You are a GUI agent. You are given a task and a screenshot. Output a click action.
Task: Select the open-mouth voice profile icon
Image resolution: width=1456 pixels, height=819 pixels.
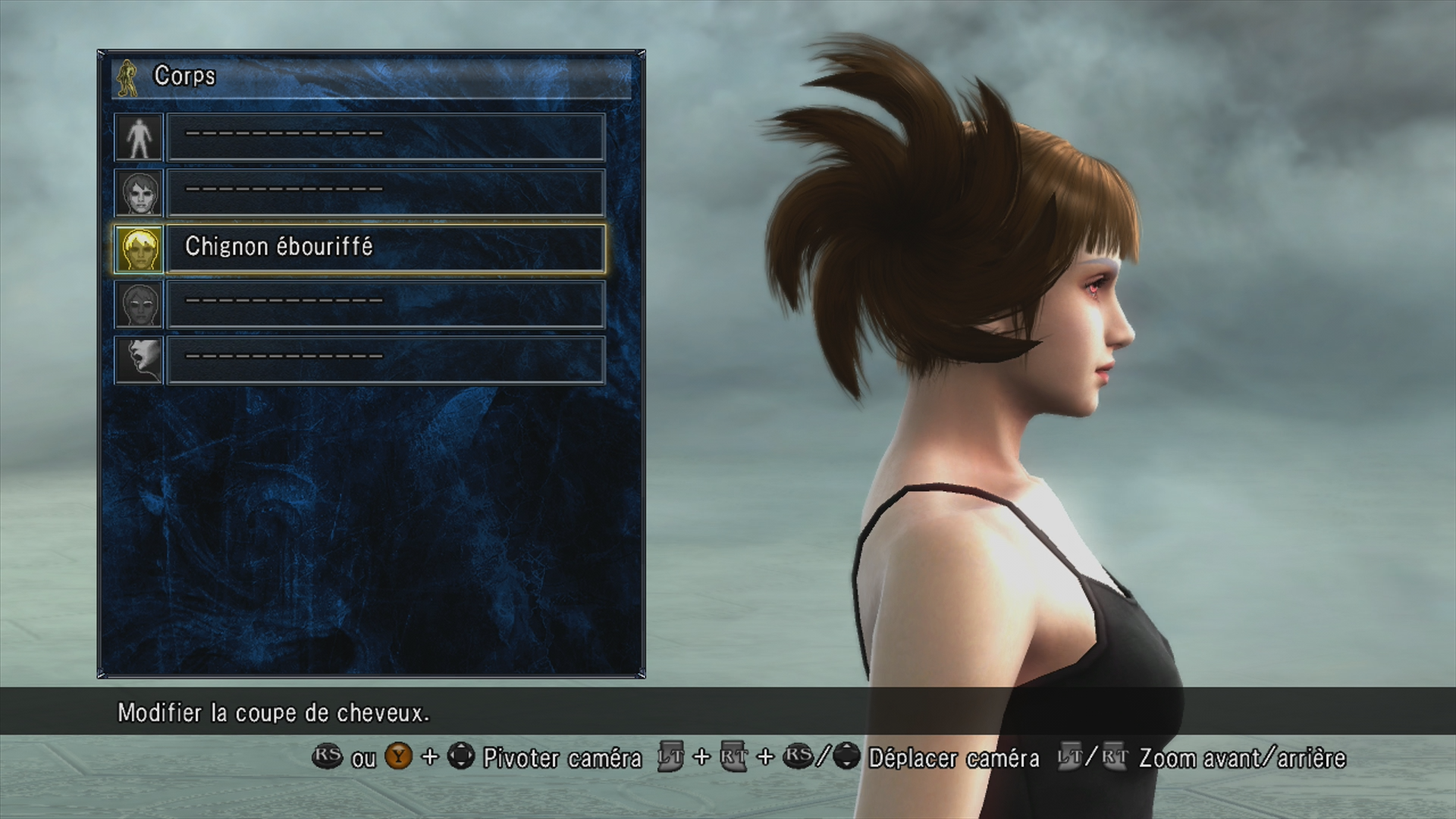tap(139, 360)
